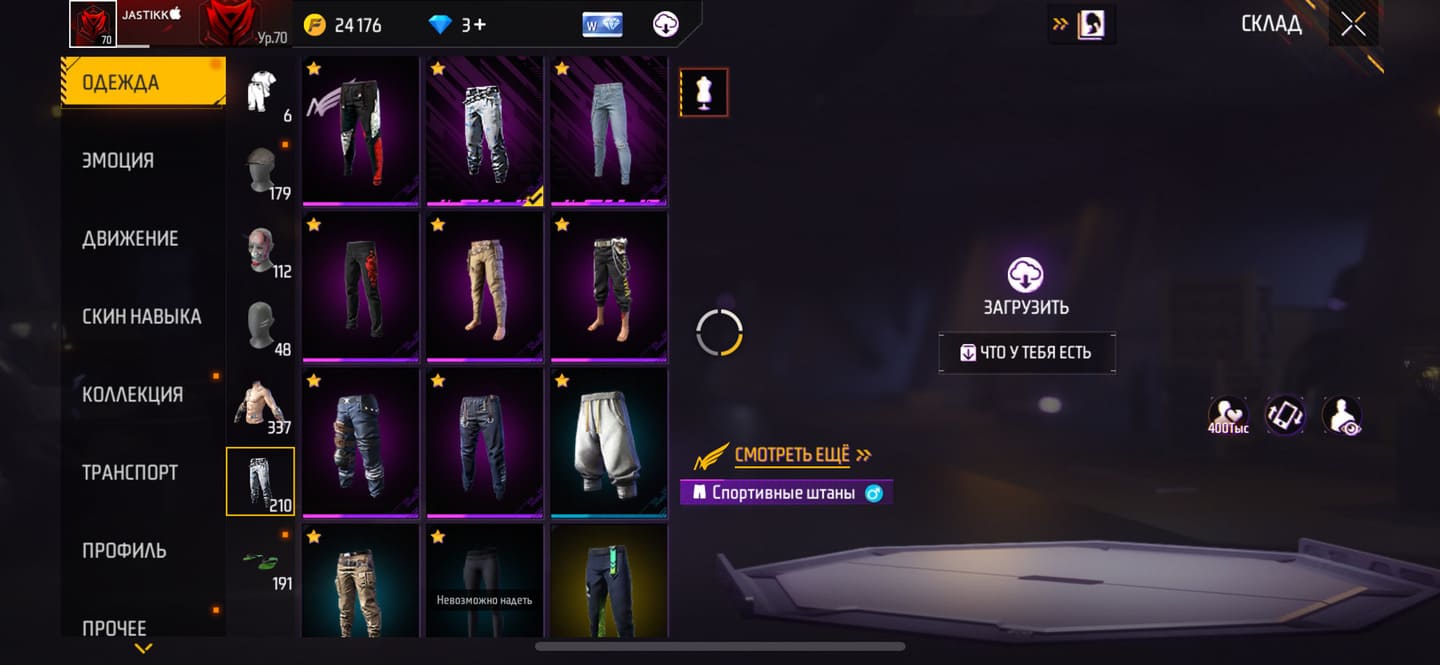Viewport: 1440px width, 665px height.
Task: Select the СКИН НАВЫКА tab
Action: click(x=141, y=316)
